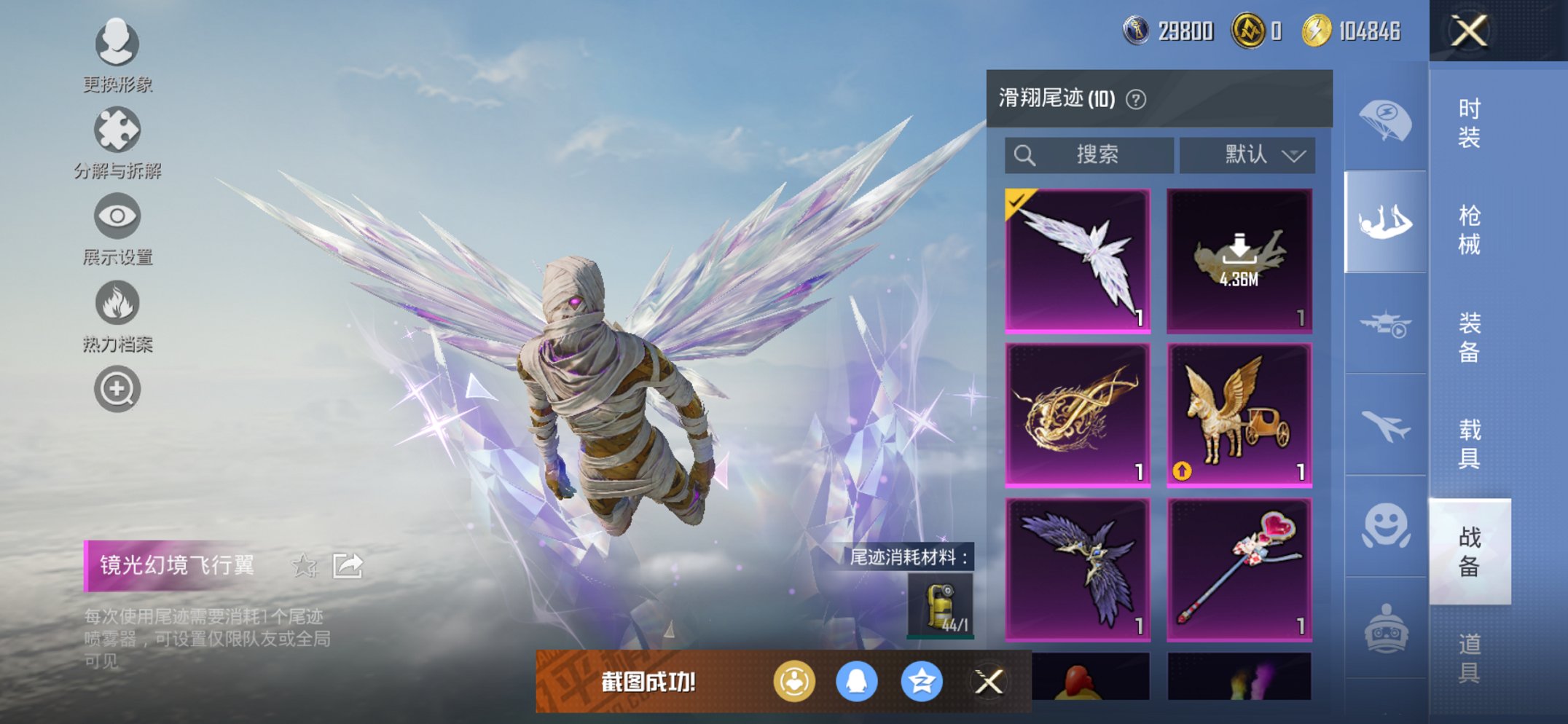Open 分解与拆解 (dismantle) feature
The height and width of the screenshot is (724, 1568).
(118, 133)
